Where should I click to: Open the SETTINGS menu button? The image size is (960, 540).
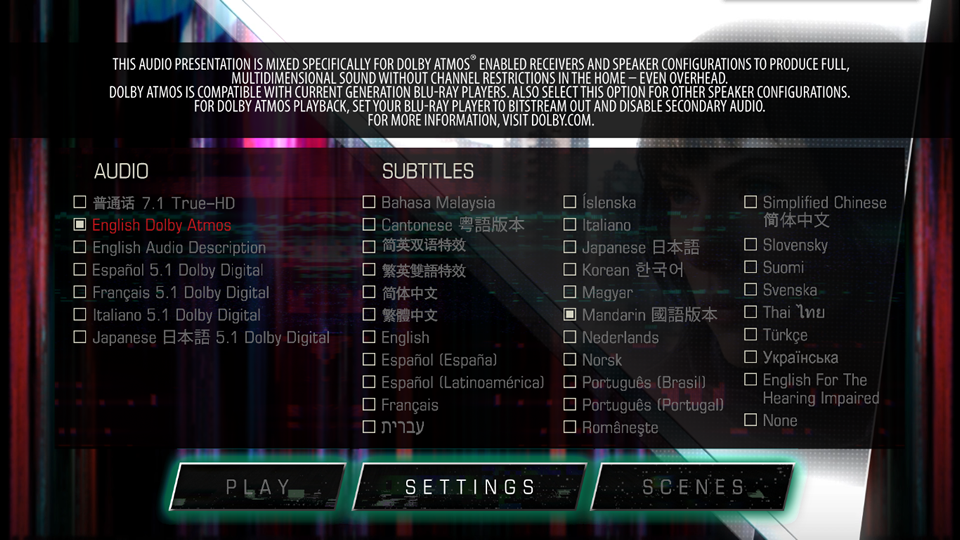coord(470,488)
